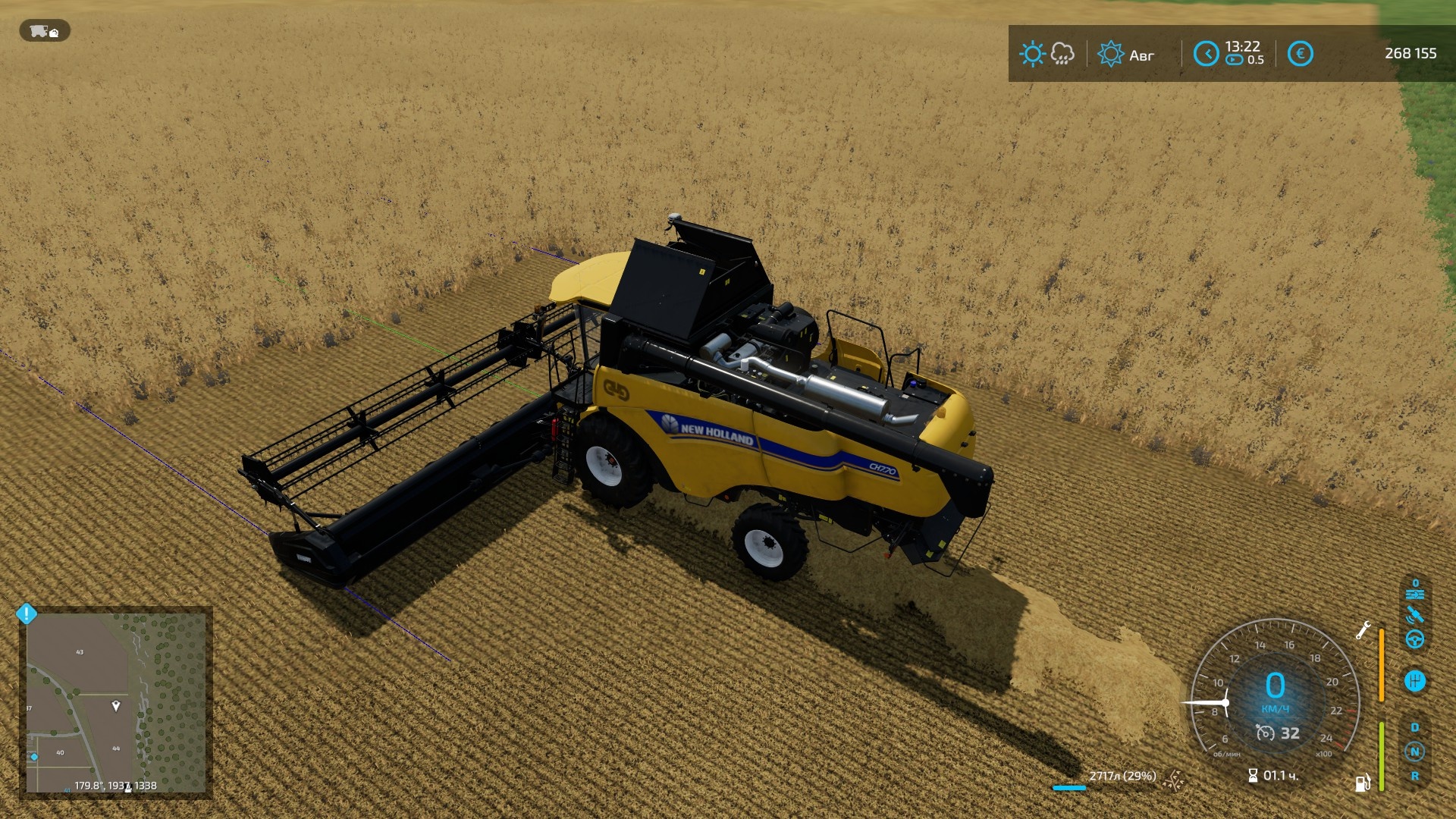Click the rain cloud weather forecast icon

coord(1062,55)
